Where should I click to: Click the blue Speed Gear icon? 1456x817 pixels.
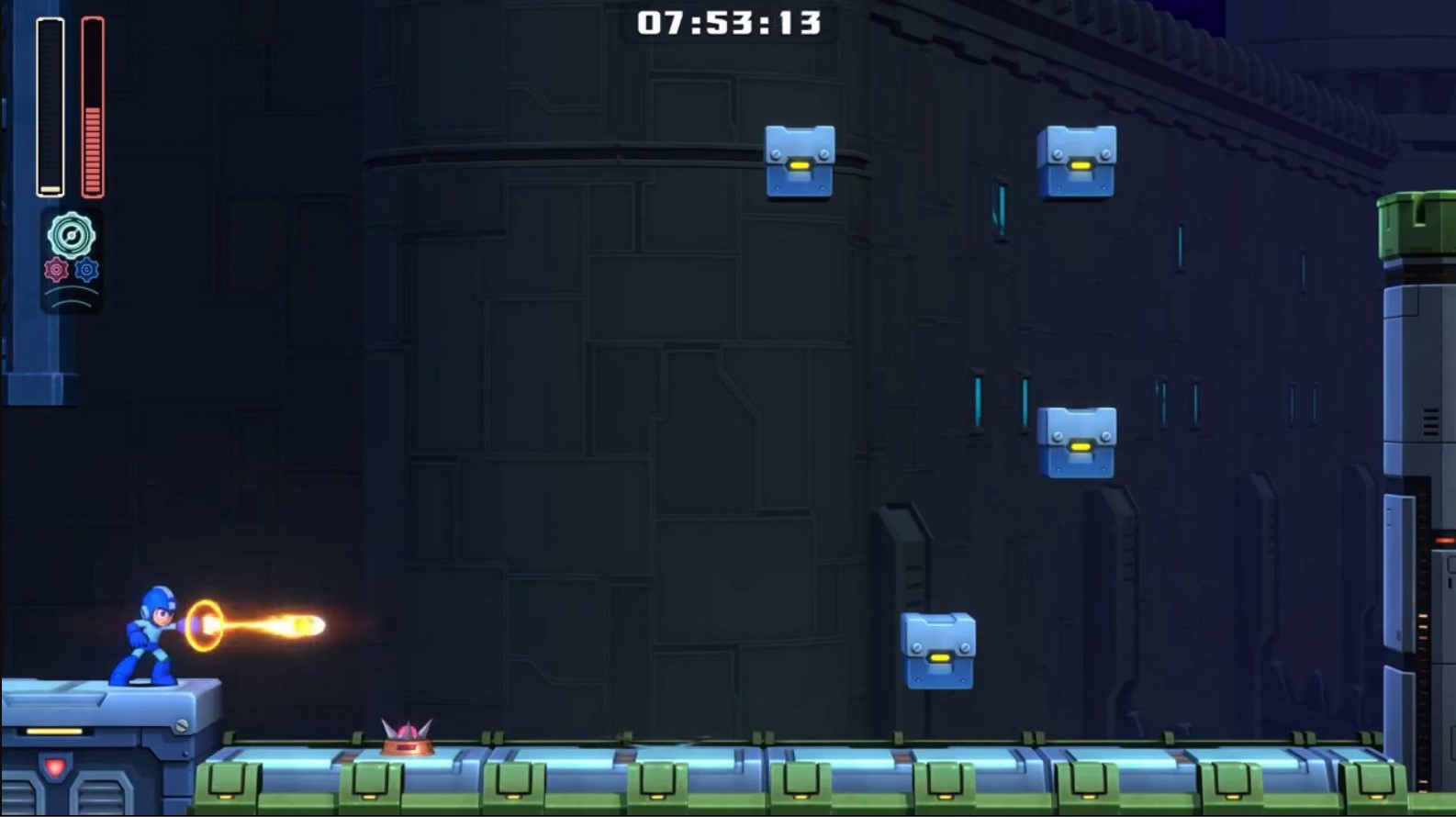click(x=87, y=269)
